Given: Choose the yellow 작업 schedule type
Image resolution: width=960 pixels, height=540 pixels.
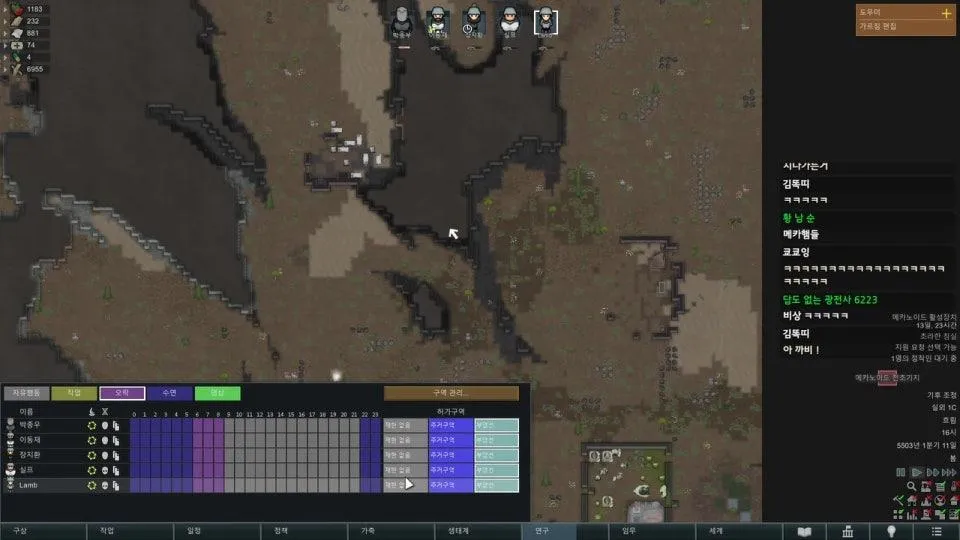Looking at the screenshot, I should (x=74, y=394).
